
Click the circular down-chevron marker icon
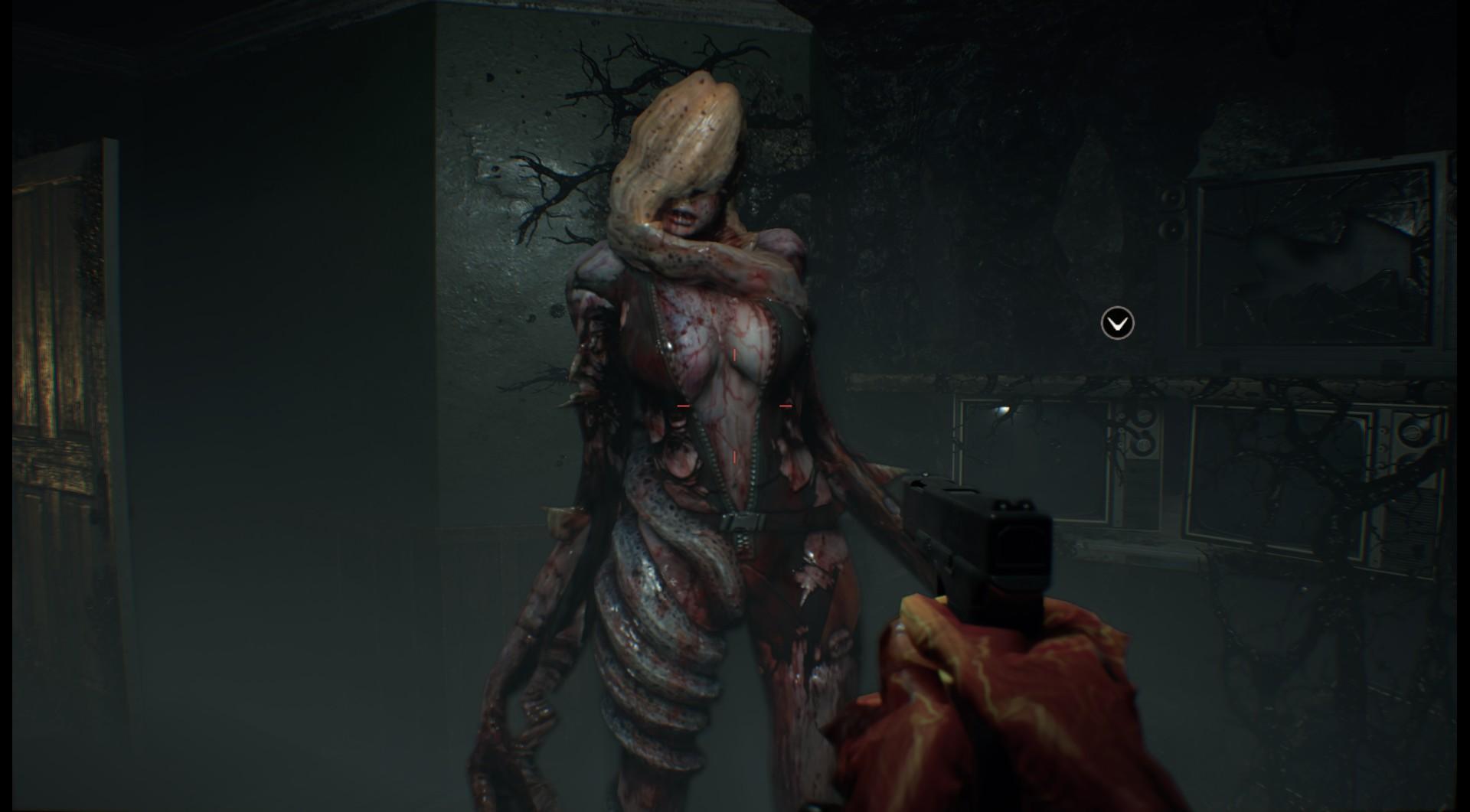point(1117,323)
